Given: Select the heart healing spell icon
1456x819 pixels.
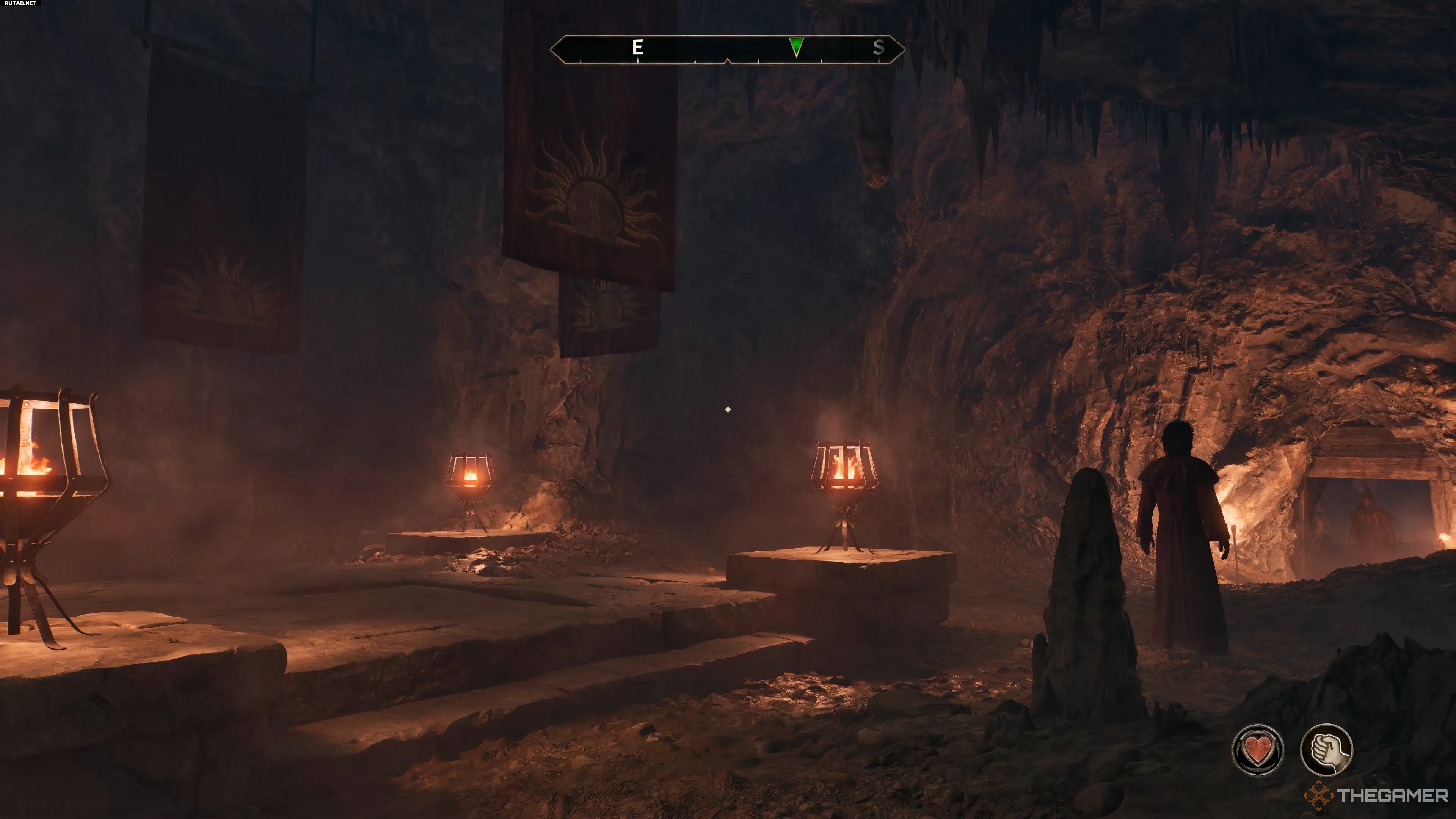Looking at the screenshot, I should click(x=1257, y=750).
